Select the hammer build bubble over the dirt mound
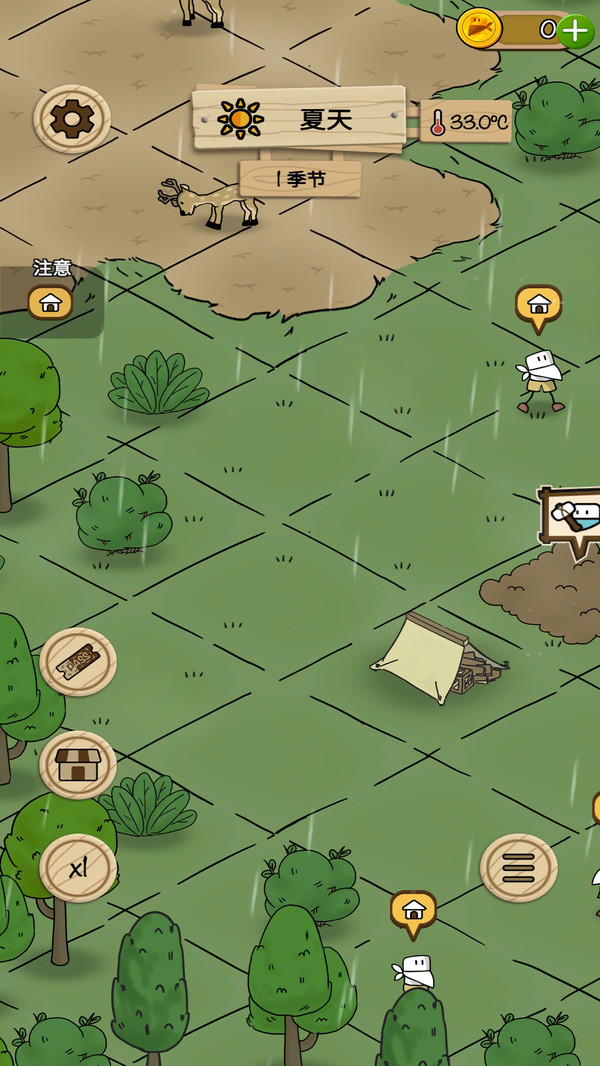 tap(573, 518)
